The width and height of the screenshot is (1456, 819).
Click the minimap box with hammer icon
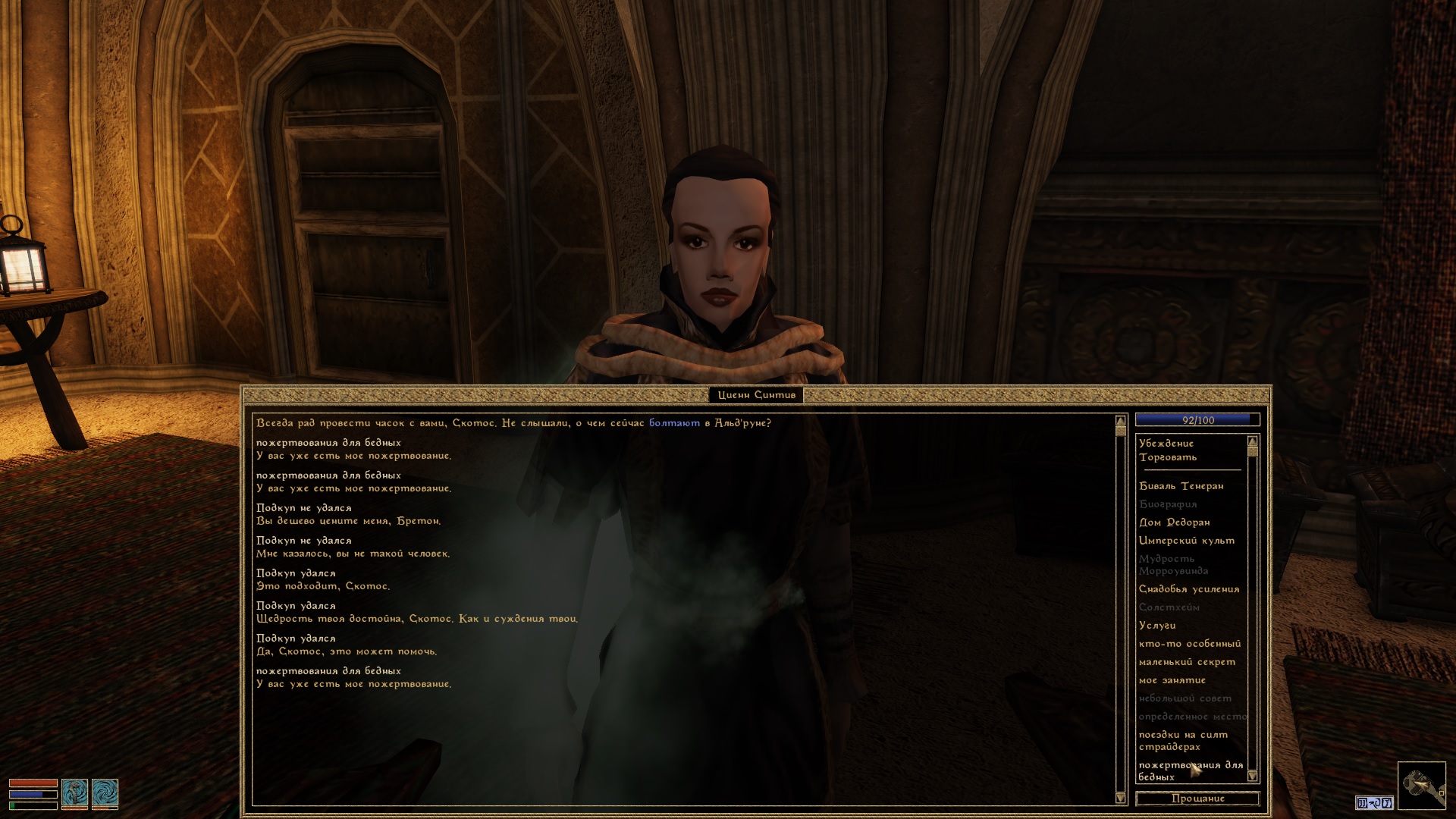click(x=1421, y=784)
